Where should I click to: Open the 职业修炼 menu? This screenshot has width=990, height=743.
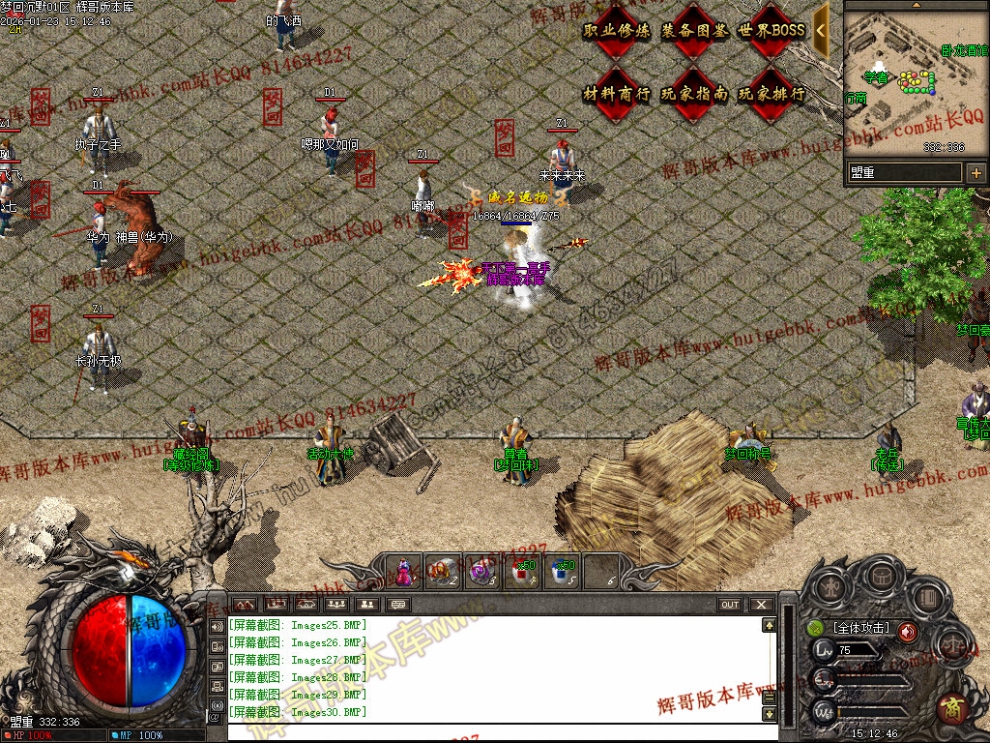click(x=616, y=31)
